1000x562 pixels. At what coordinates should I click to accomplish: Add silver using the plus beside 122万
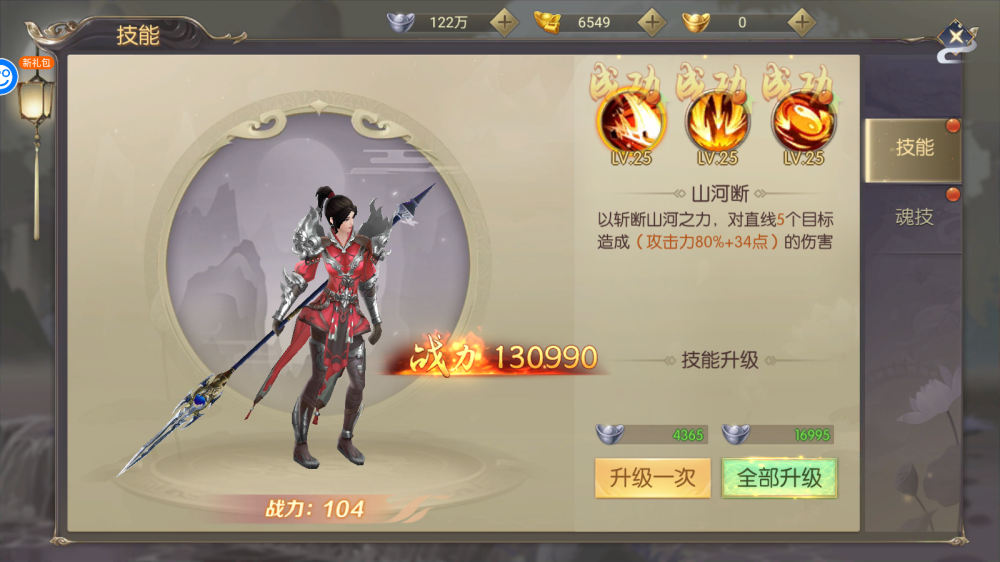[x=505, y=21]
